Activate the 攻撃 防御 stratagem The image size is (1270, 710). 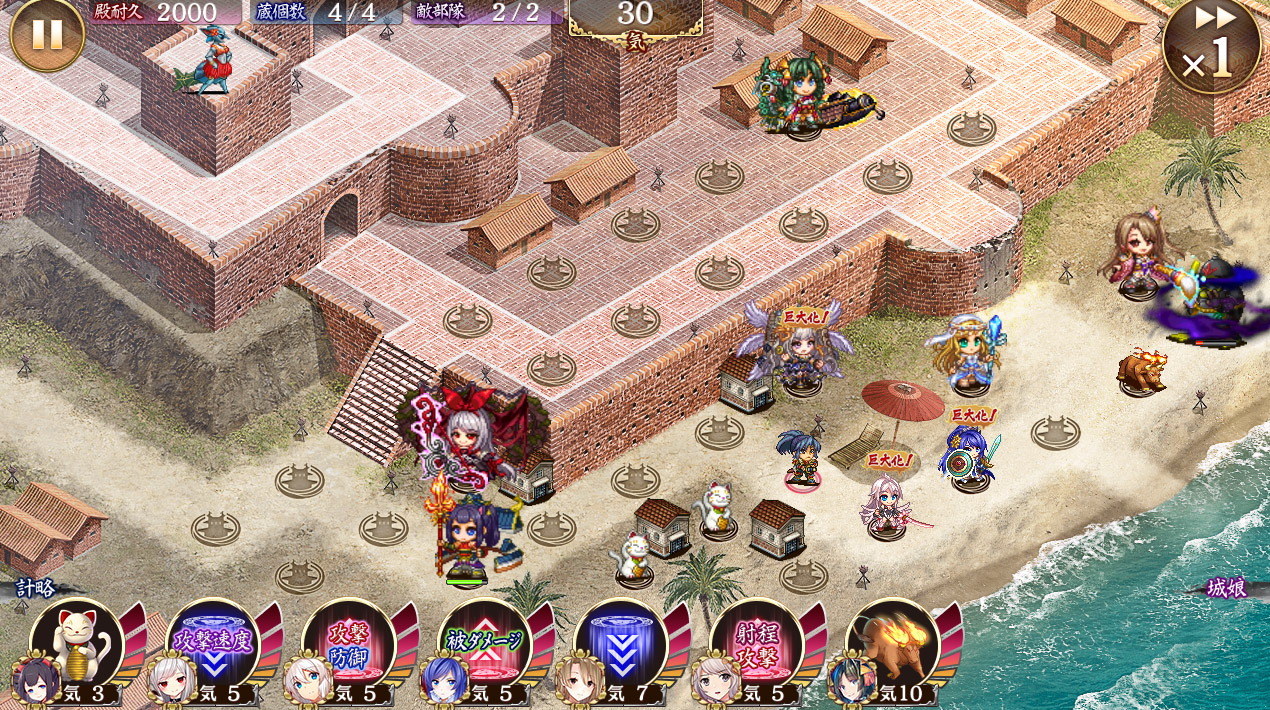349,645
